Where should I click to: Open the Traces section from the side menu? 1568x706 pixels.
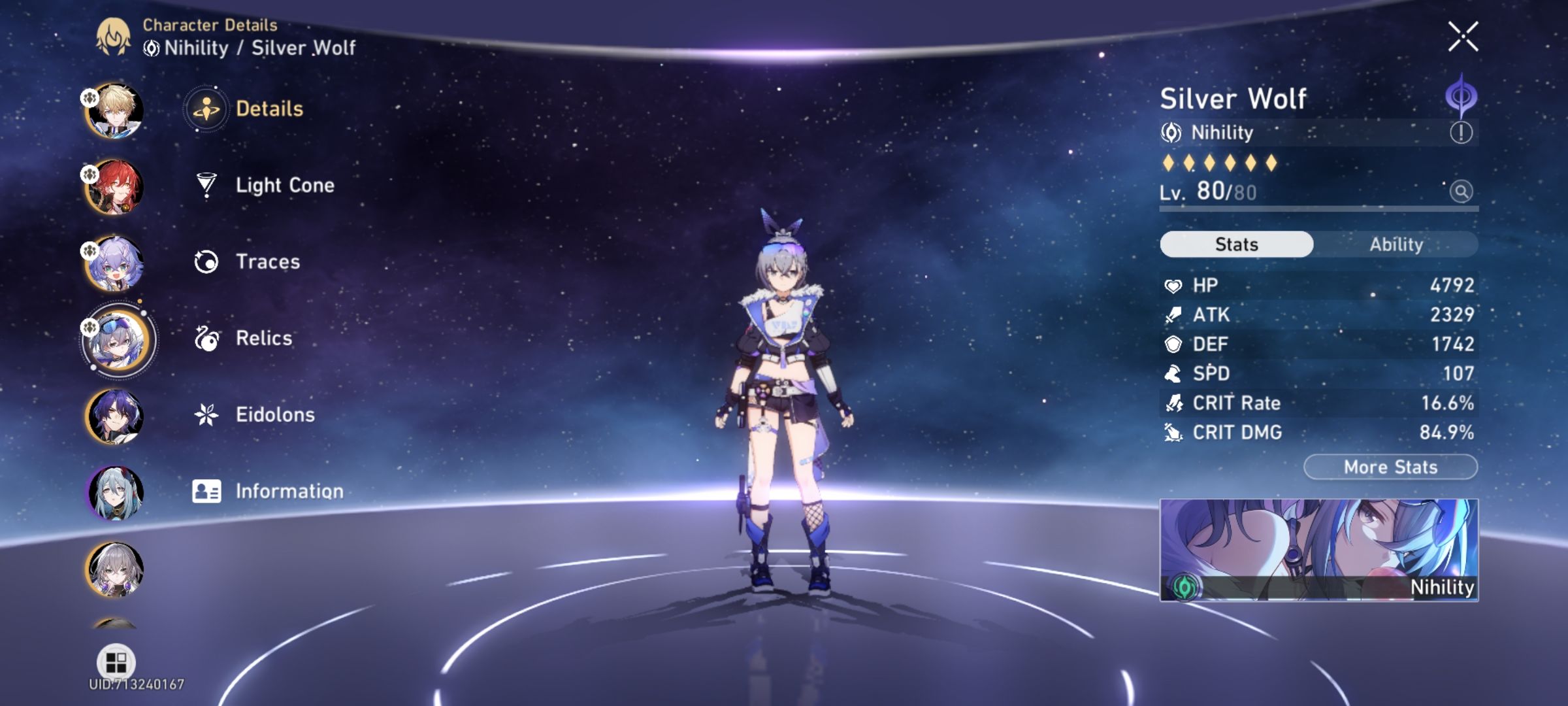point(206,261)
